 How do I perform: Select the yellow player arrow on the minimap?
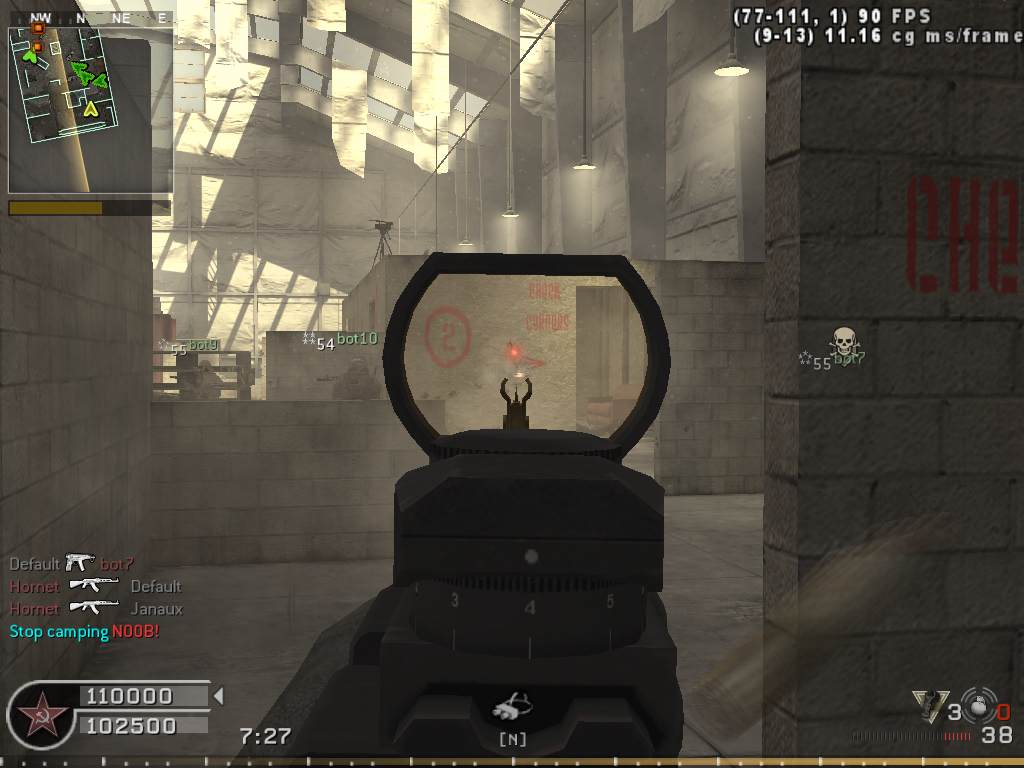tap(91, 107)
